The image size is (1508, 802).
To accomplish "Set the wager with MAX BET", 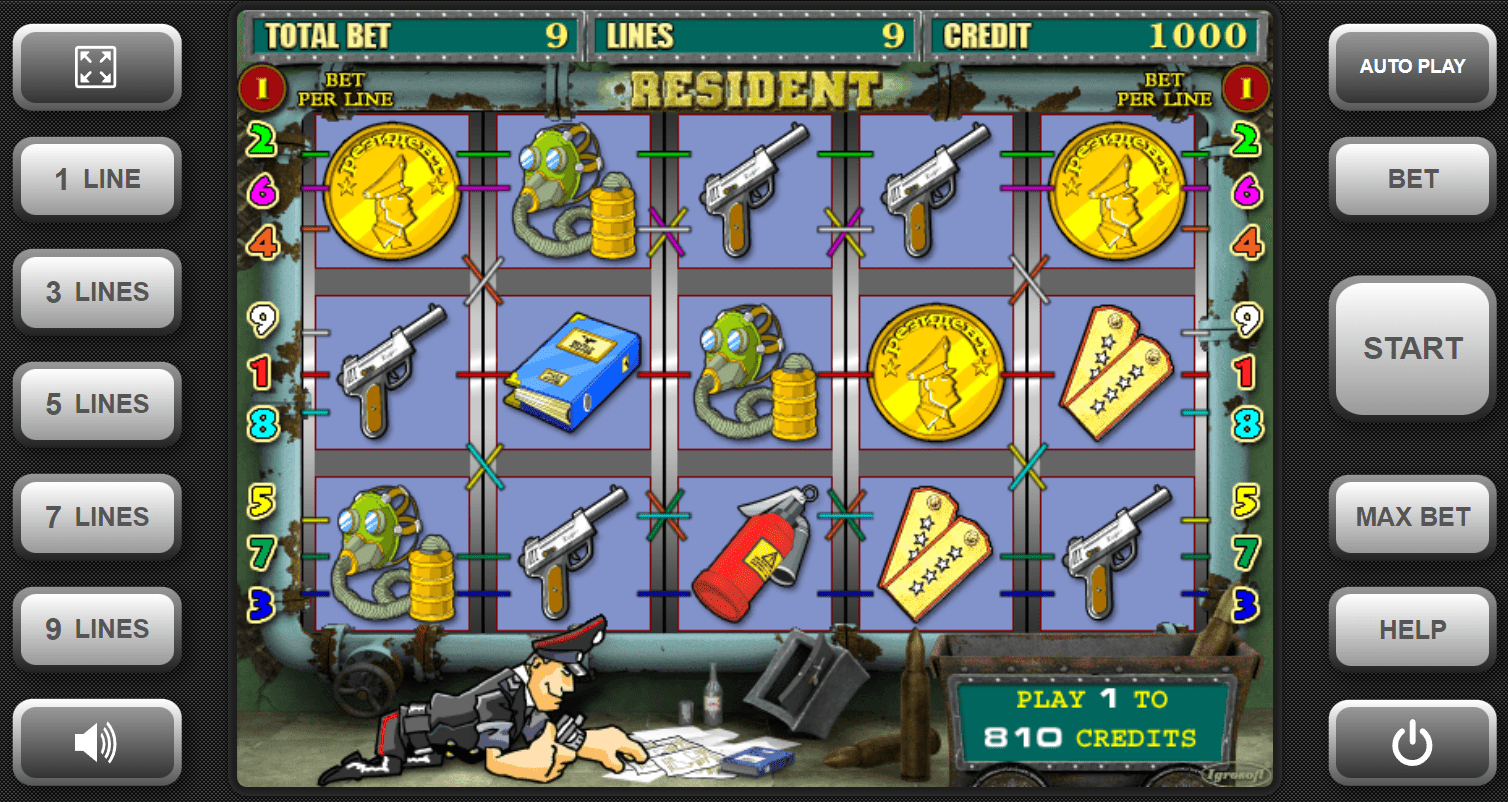I will 1412,517.
